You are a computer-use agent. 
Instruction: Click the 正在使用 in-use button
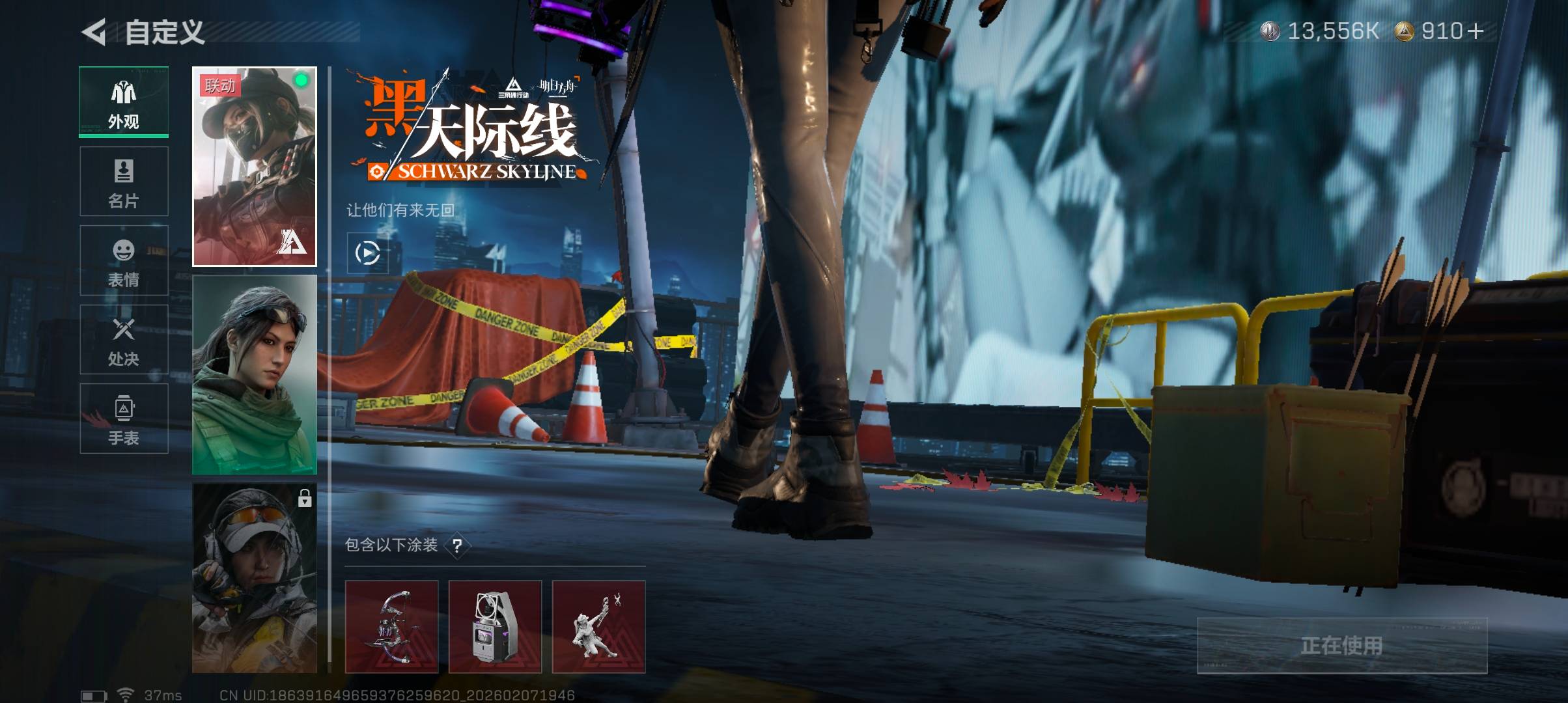tap(1341, 645)
